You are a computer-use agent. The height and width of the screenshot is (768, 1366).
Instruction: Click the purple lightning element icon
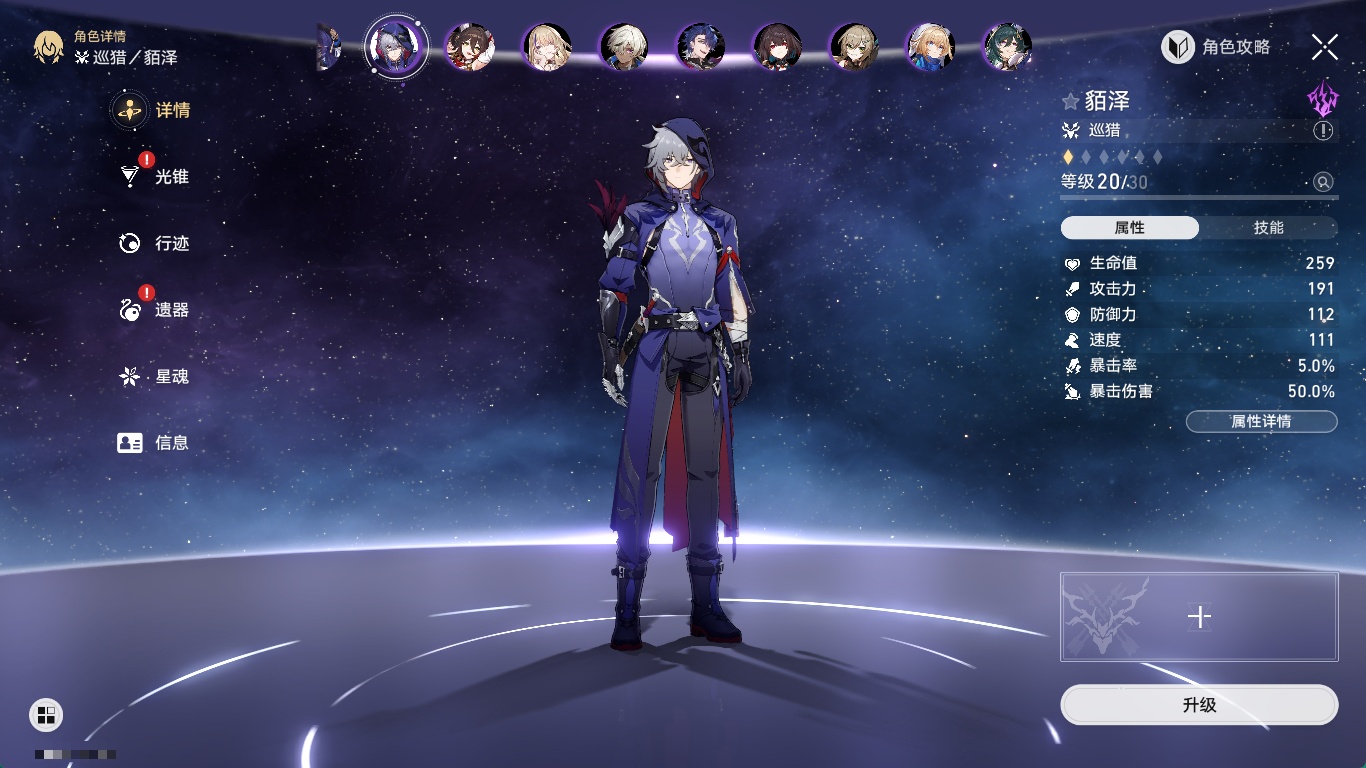pyautogui.click(x=1322, y=98)
